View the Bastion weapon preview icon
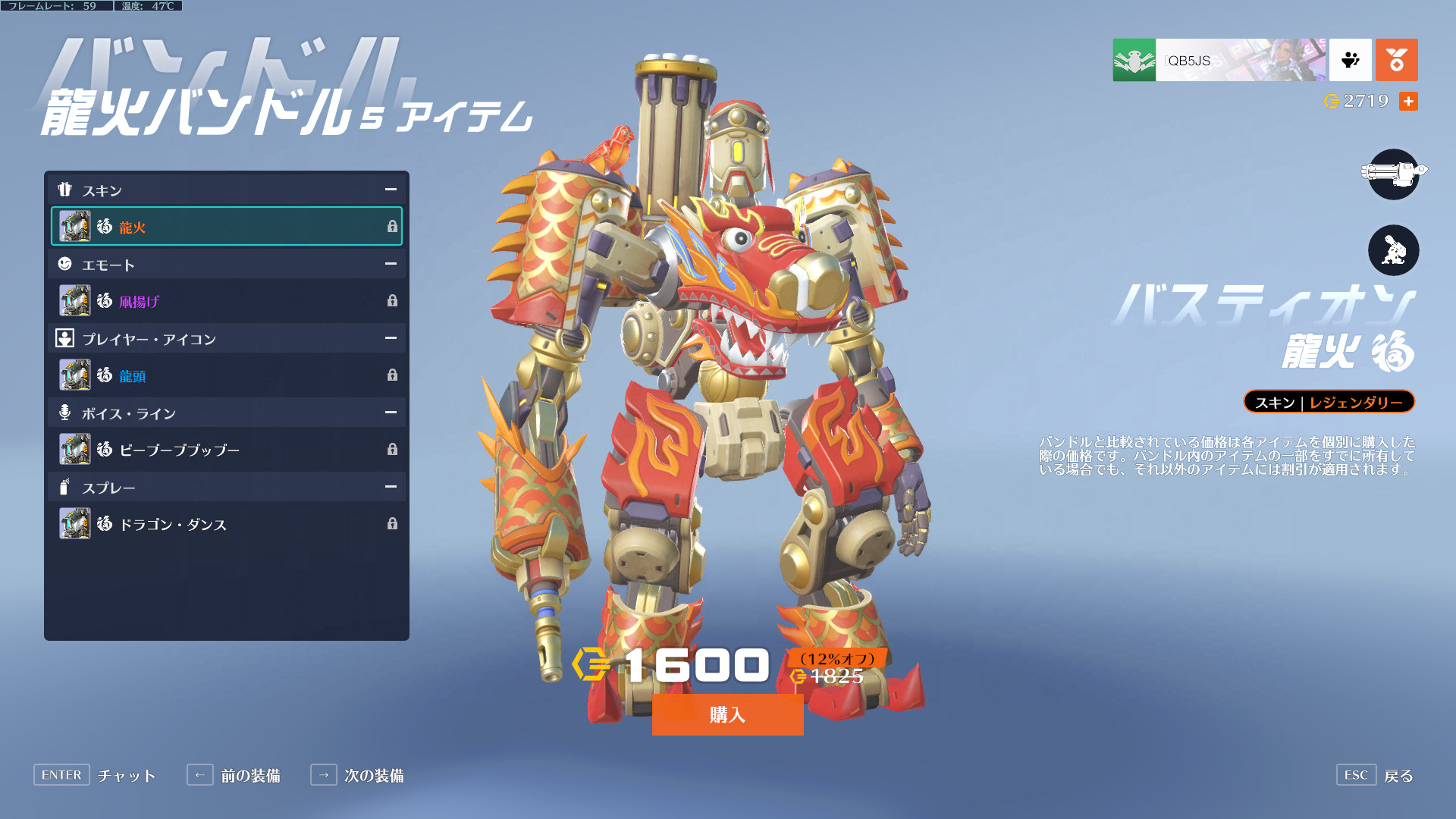1456x819 pixels. (x=1393, y=174)
